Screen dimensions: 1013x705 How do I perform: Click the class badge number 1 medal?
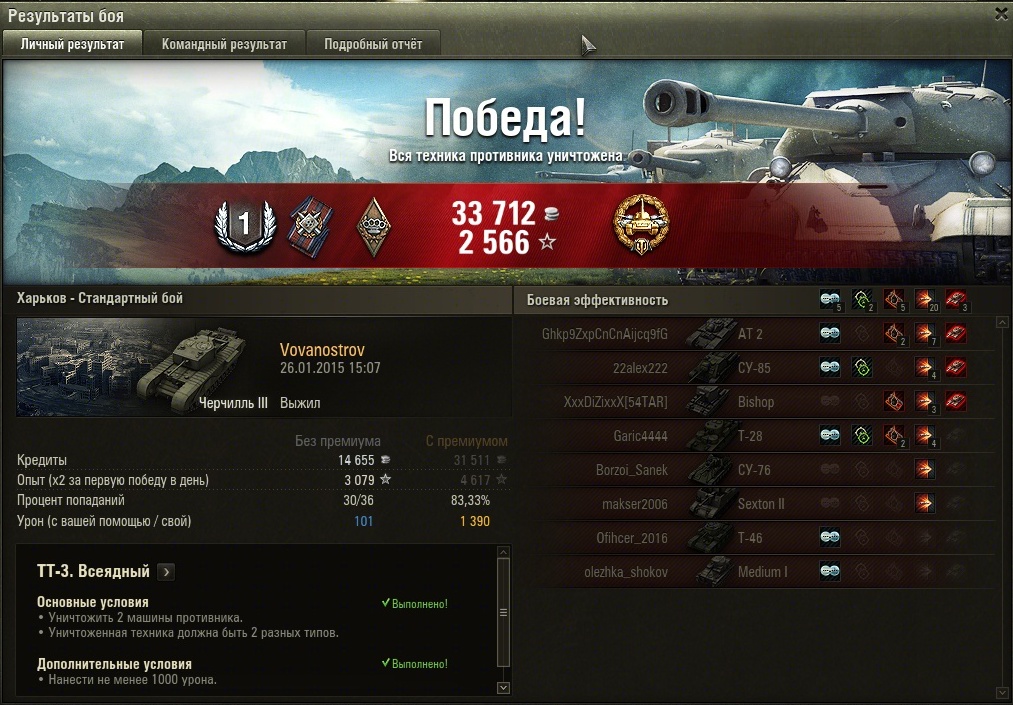point(243,226)
